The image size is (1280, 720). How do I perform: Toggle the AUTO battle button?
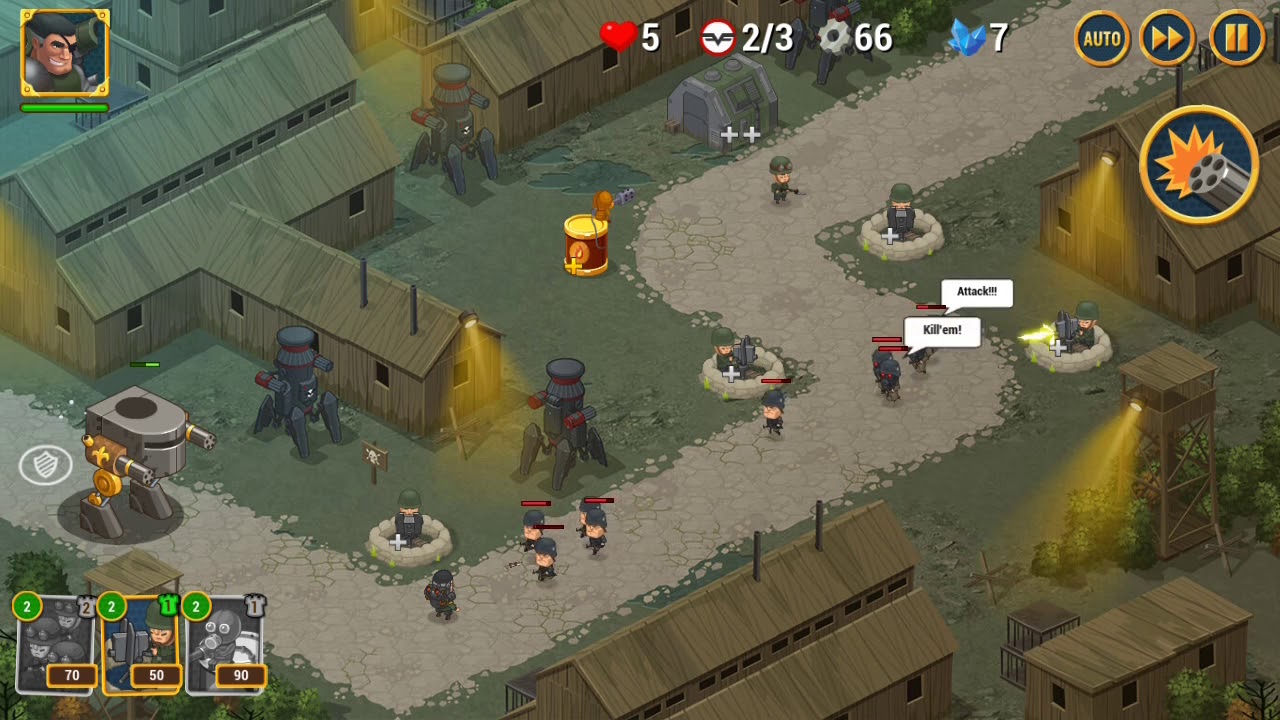click(1102, 39)
